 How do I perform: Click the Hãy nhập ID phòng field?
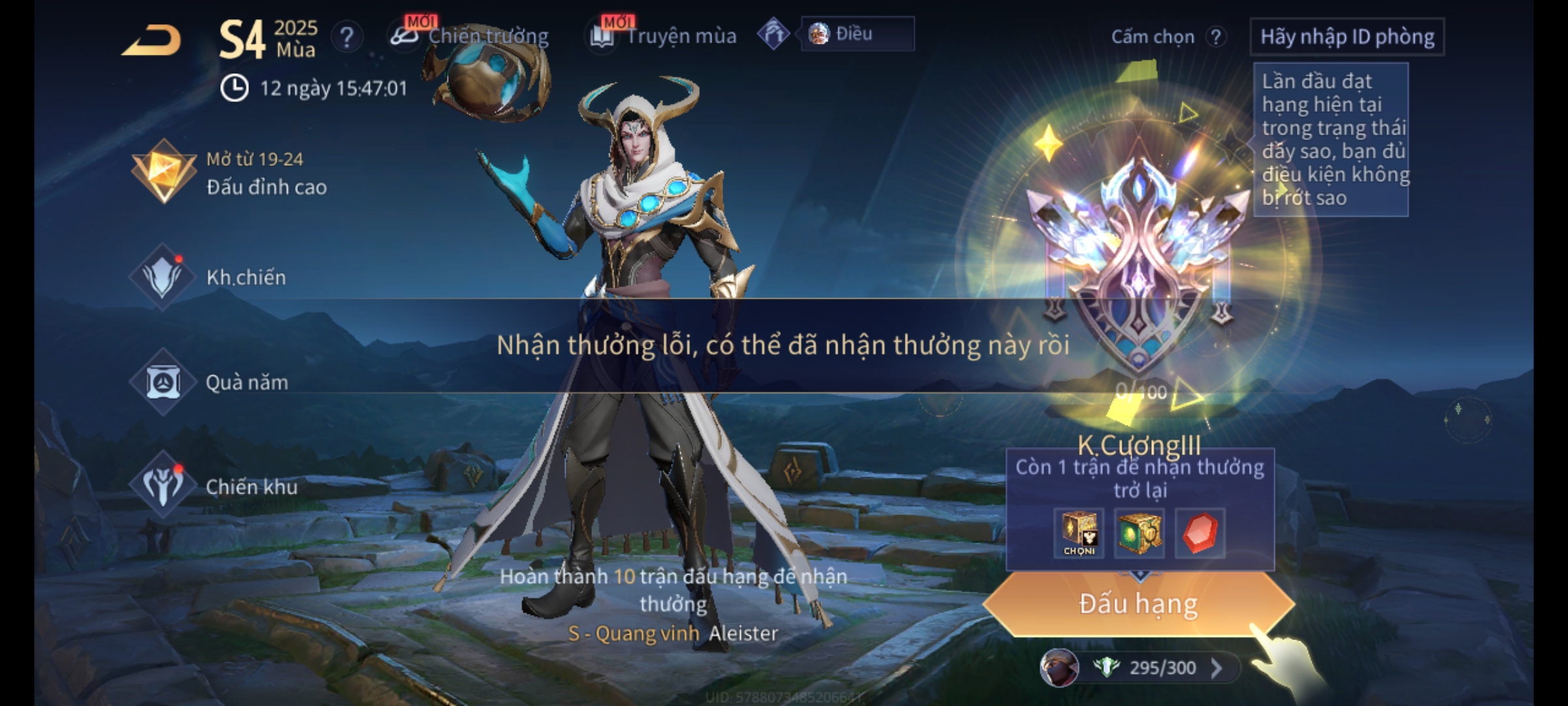coord(1347,37)
